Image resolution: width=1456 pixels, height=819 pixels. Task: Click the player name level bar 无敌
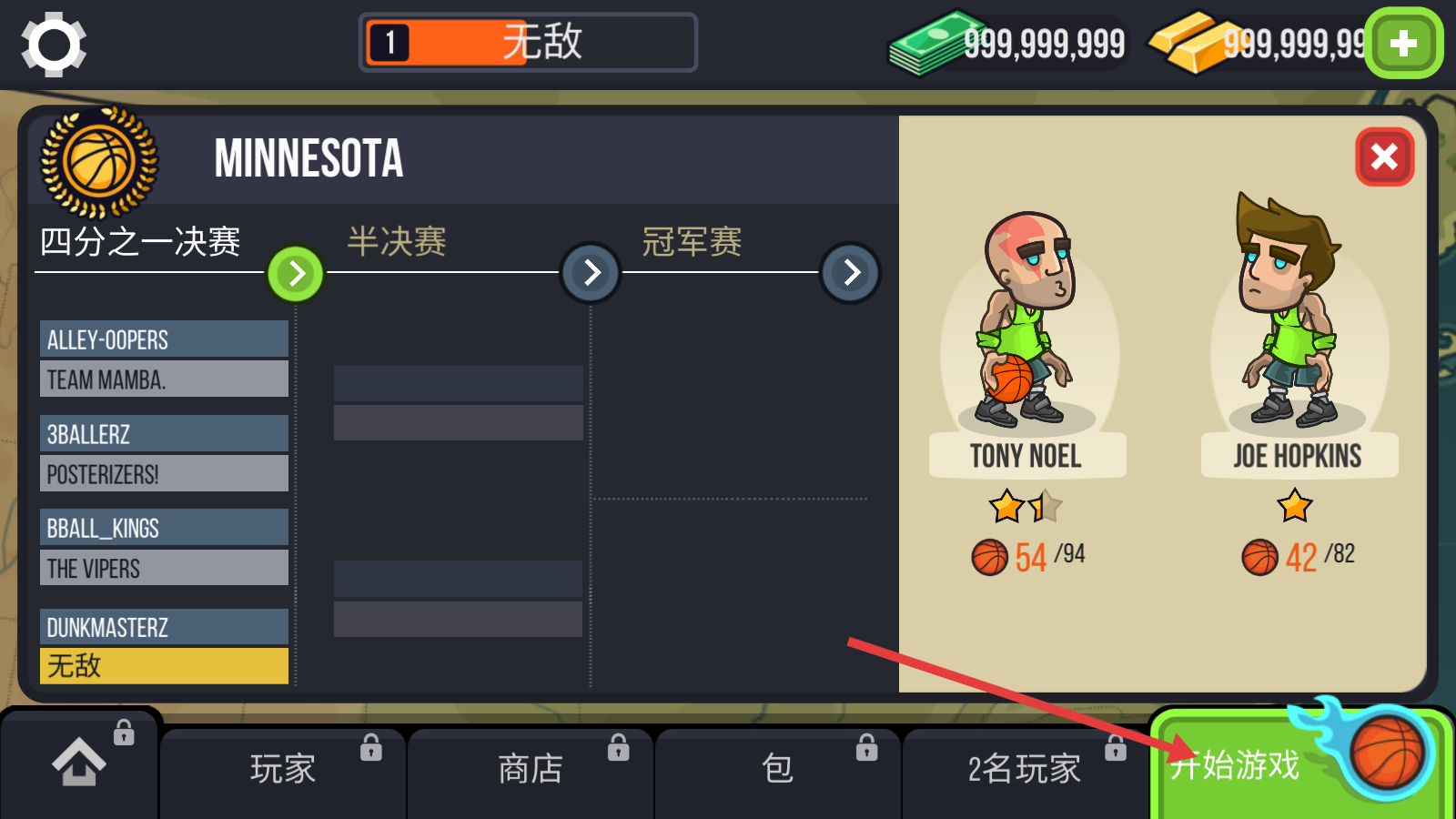tap(529, 43)
